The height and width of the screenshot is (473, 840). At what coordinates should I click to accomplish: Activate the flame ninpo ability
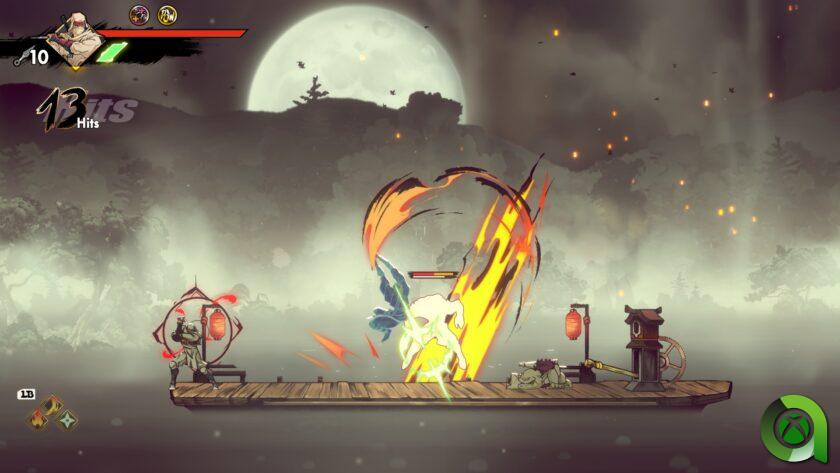(38, 422)
